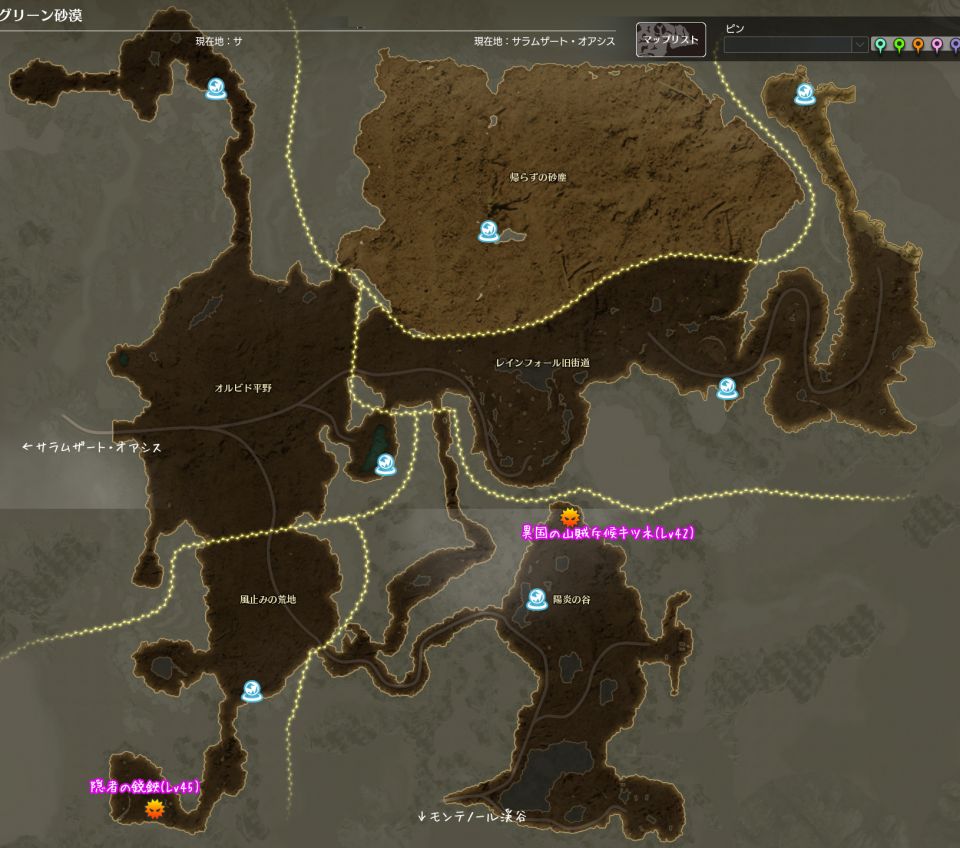The image size is (960, 848).
Task: Click the 異国の山賊斥候キツネ boss marker
Action: 570,517
